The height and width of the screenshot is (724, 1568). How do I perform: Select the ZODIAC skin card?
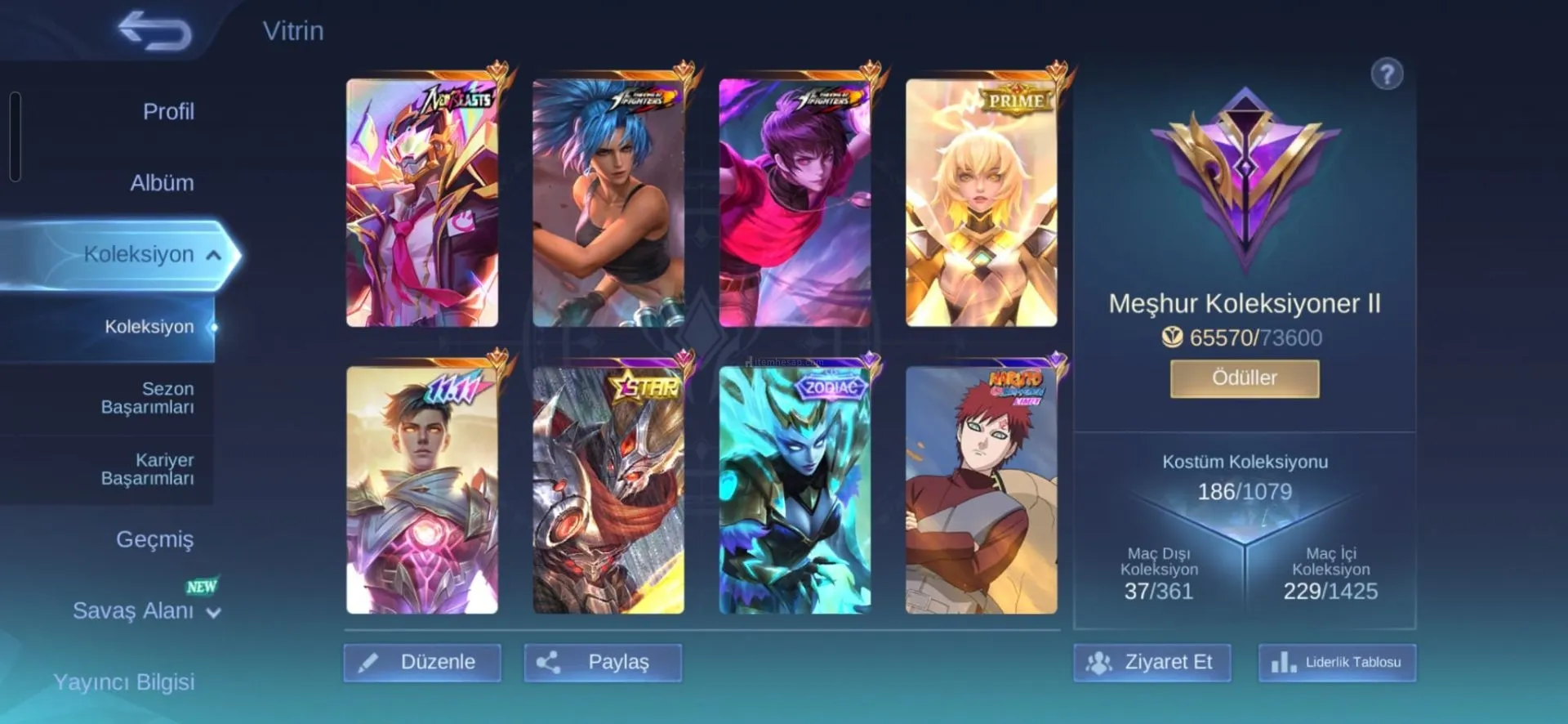click(x=795, y=490)
